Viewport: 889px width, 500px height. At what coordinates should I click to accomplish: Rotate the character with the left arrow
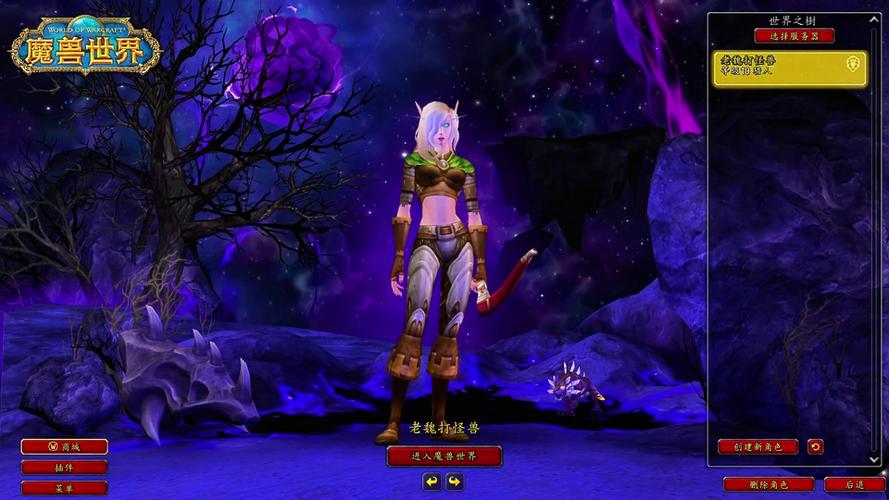click(432, 482)
